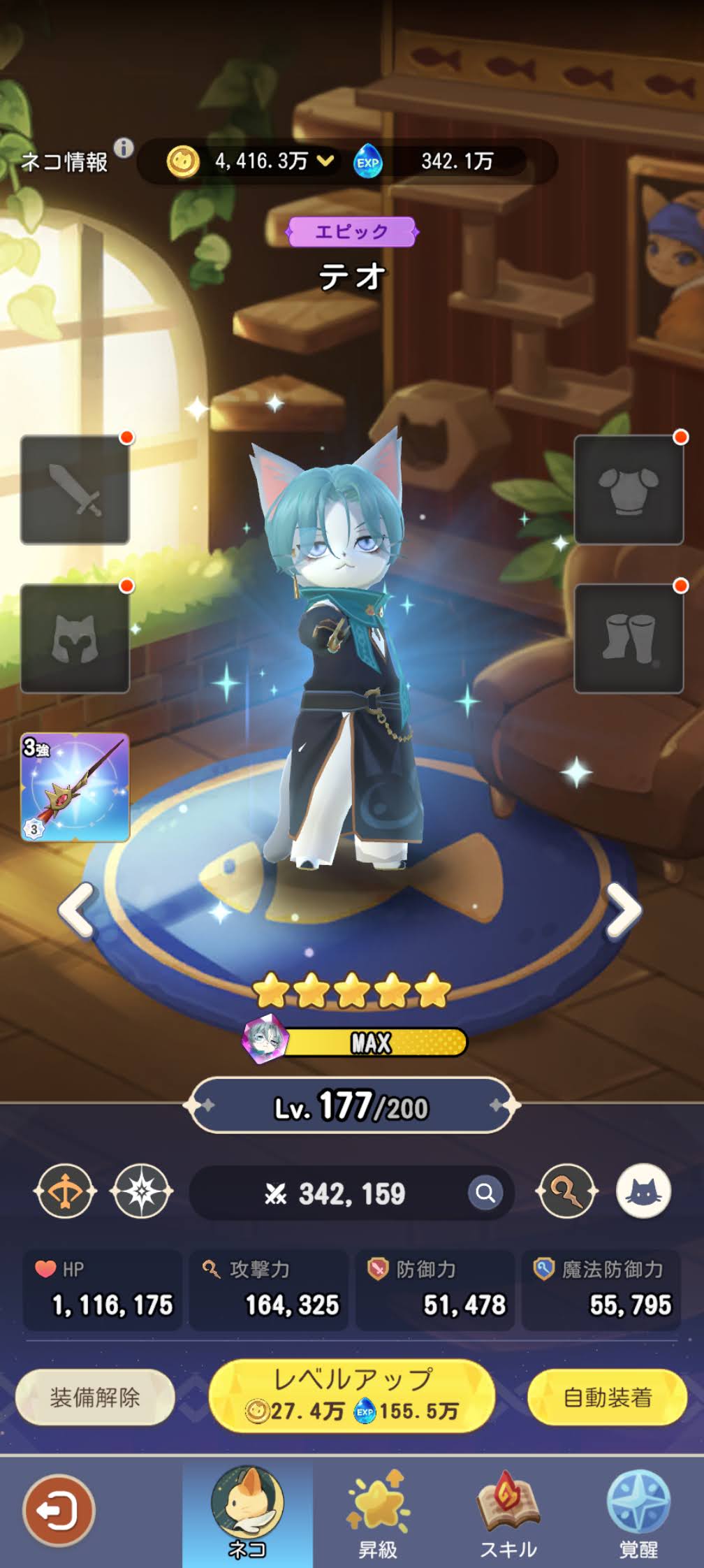Switch to the 昇級 tab

378,1513
